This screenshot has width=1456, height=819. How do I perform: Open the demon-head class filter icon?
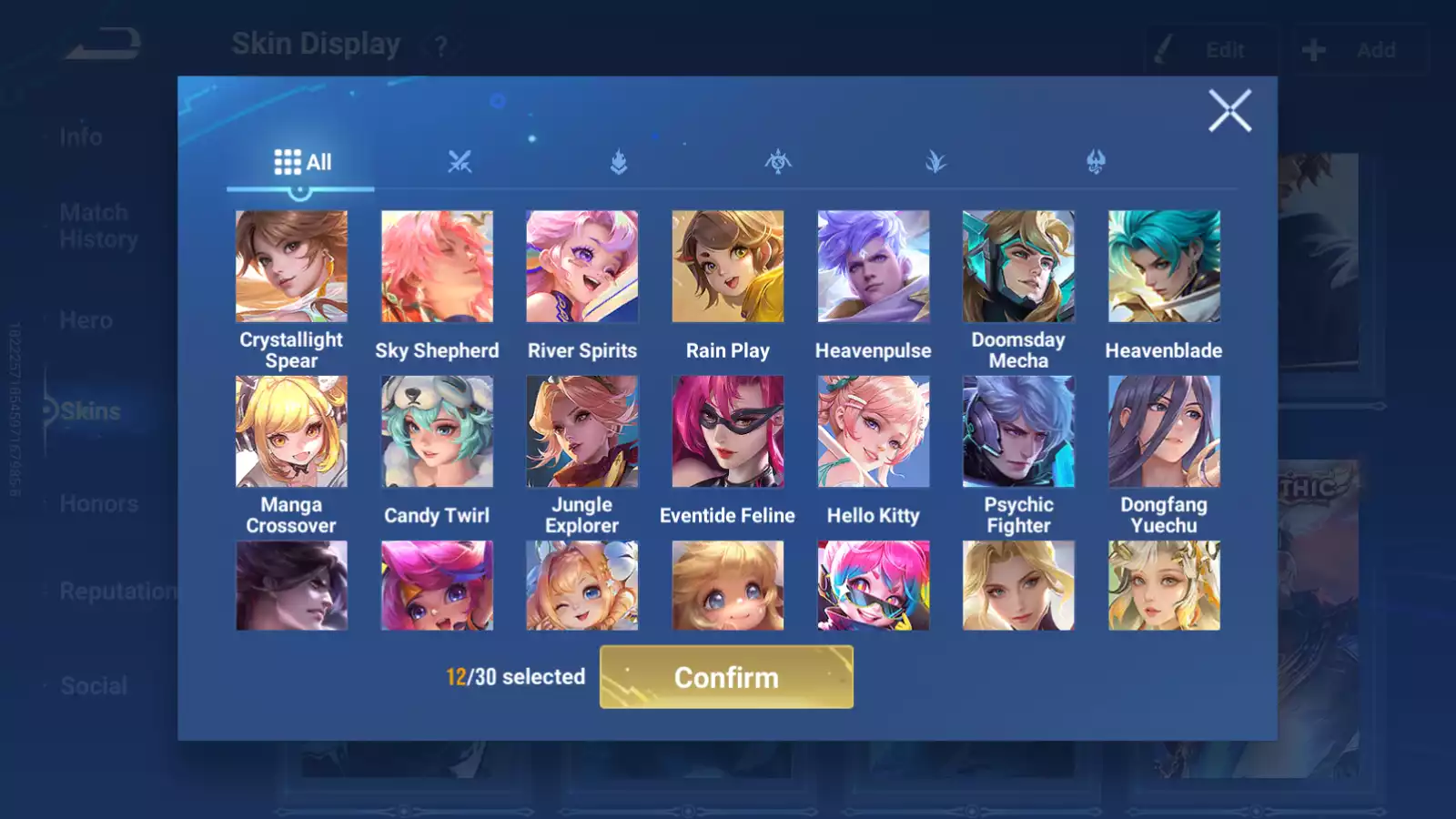1096,163
